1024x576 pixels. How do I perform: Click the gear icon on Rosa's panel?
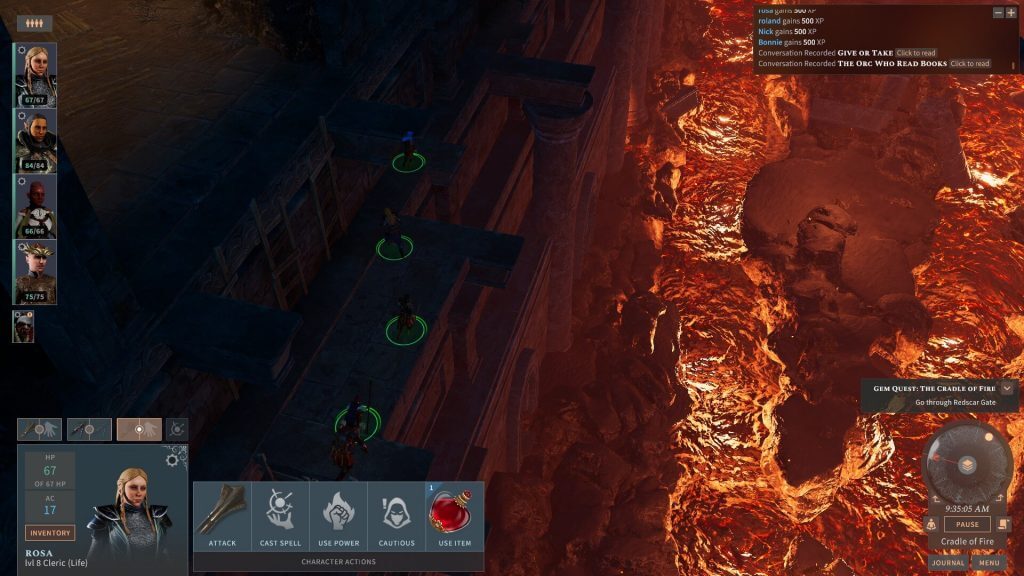pos(172,459)
